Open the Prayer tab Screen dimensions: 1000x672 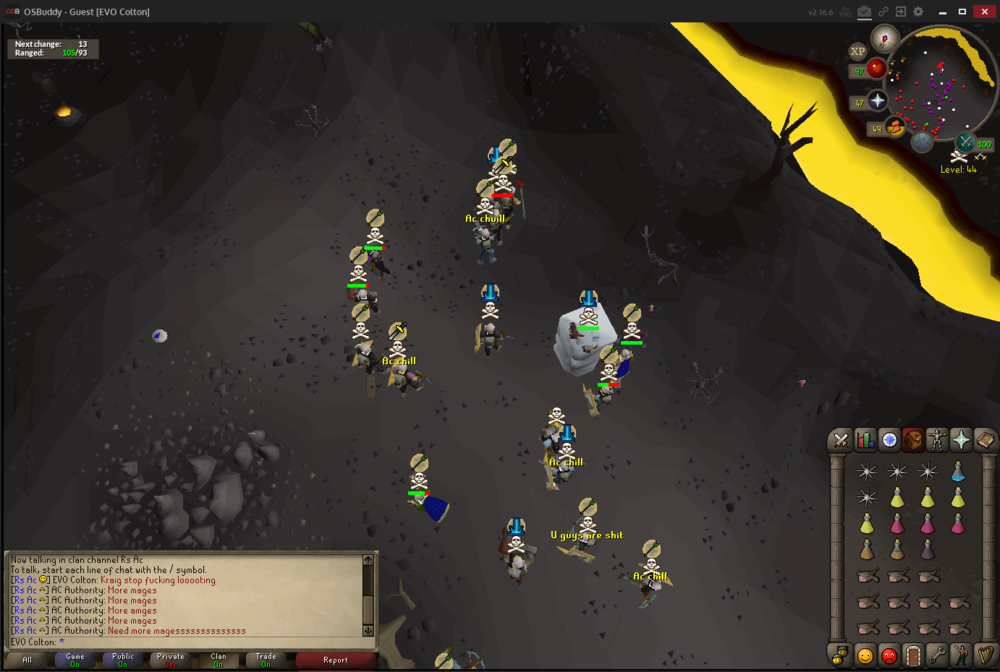[961, 440]
